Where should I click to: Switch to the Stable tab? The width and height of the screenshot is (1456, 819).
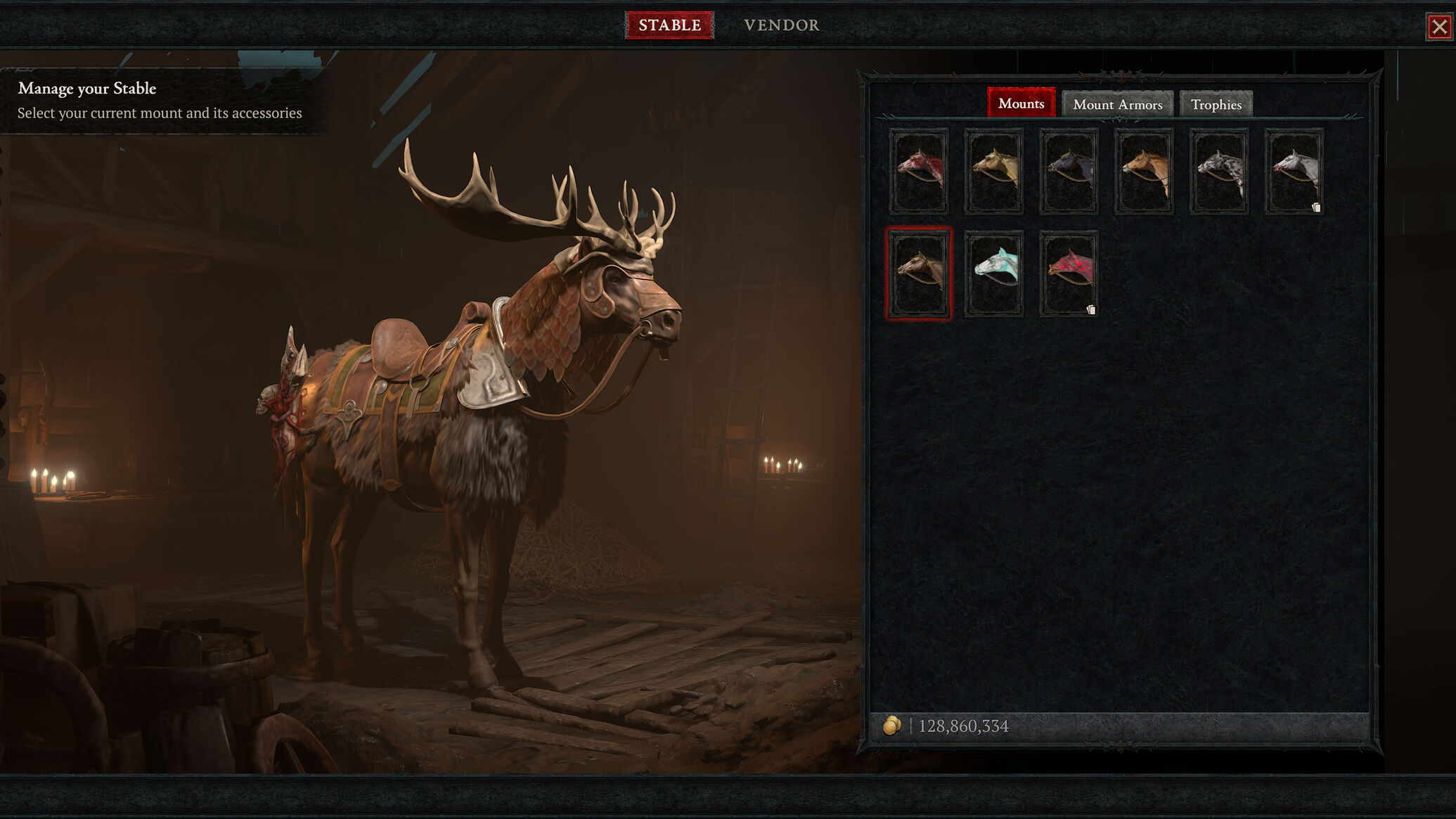[669, 25]
